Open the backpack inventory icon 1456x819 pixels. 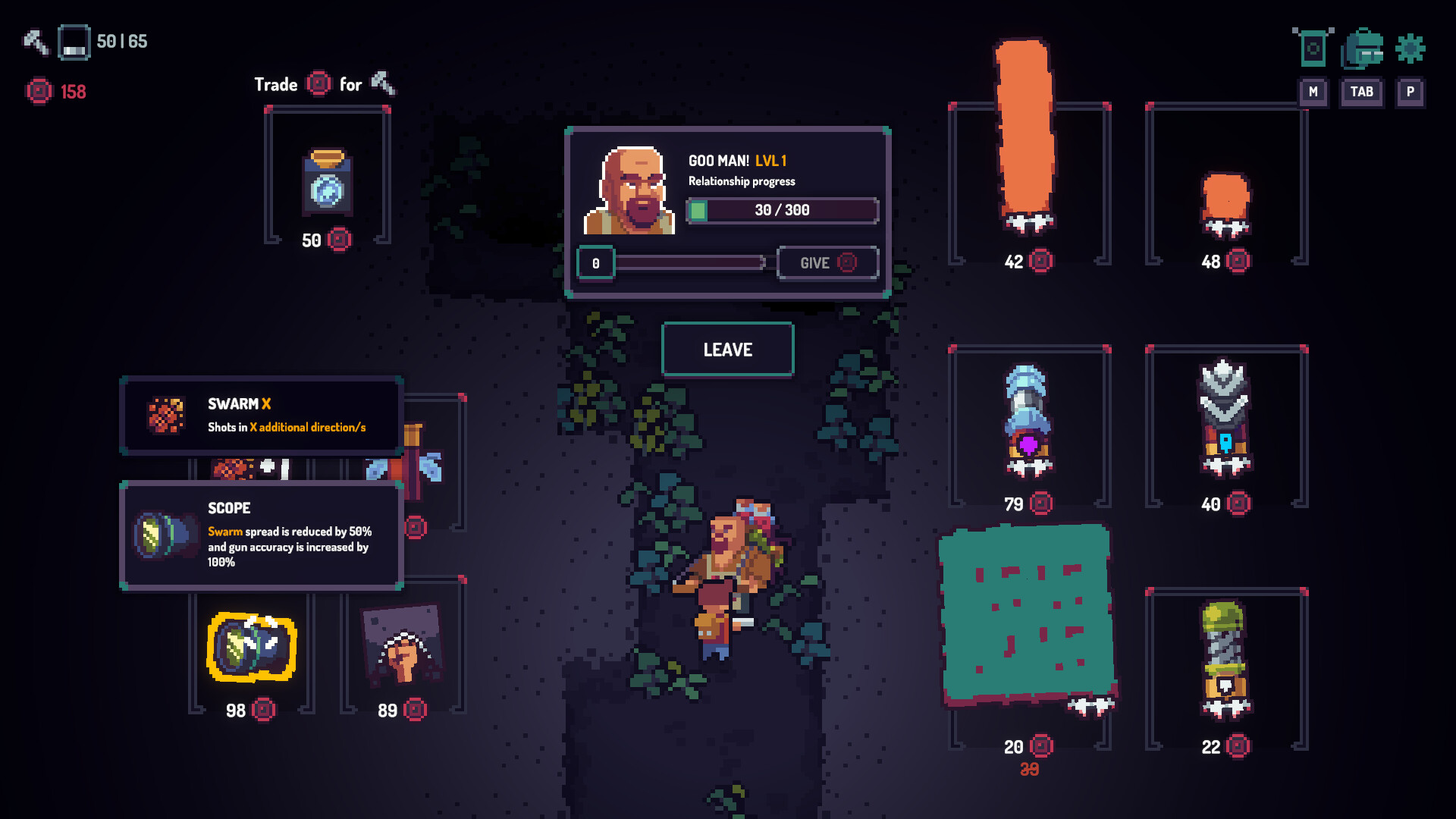[x=1362, y=49]
